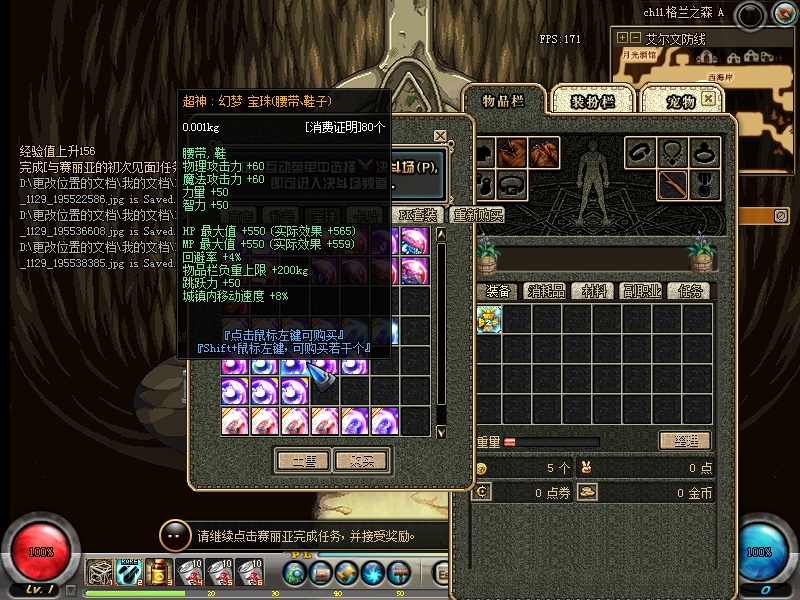The image size is (800, 600).
Task: Close the shop window
Action: point(440,135)
